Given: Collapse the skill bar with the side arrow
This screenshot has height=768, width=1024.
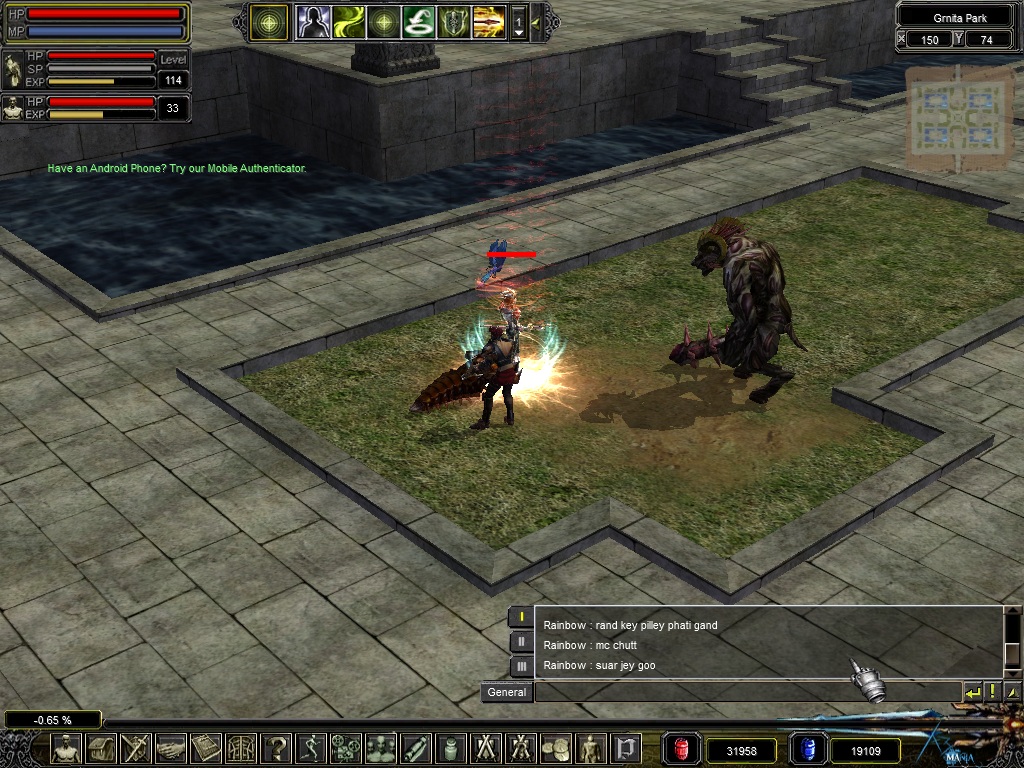Looking at the screenshot, I should [x=536, y=21].
